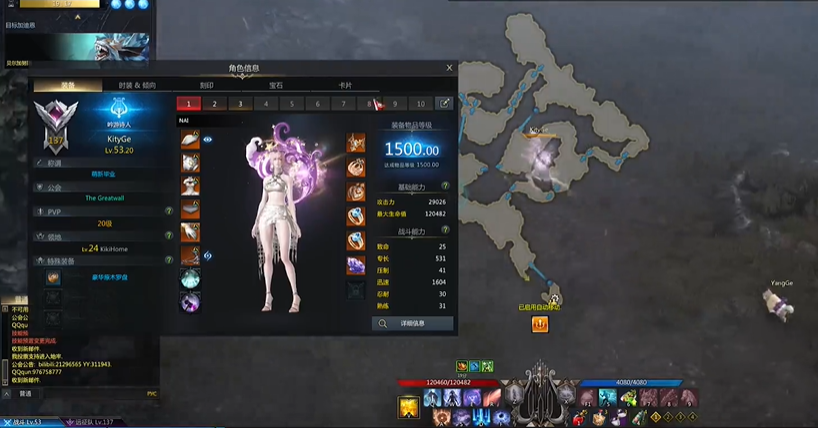Open the 刻印 engravings tab
Image resolution: width=818 pixels, height=428 pixels.
click(x=206, y=85)
